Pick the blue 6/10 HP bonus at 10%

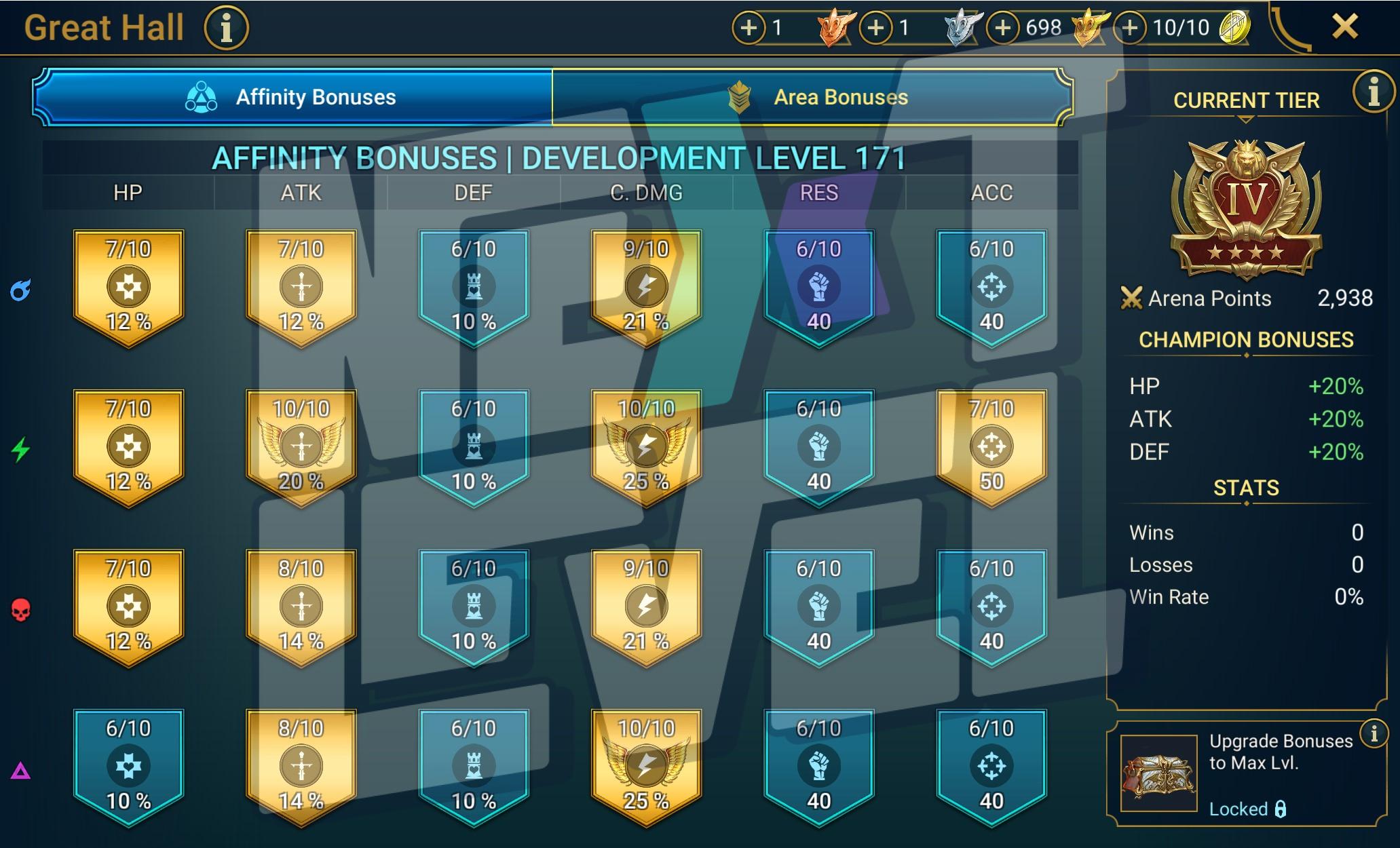tap(128, 766)
